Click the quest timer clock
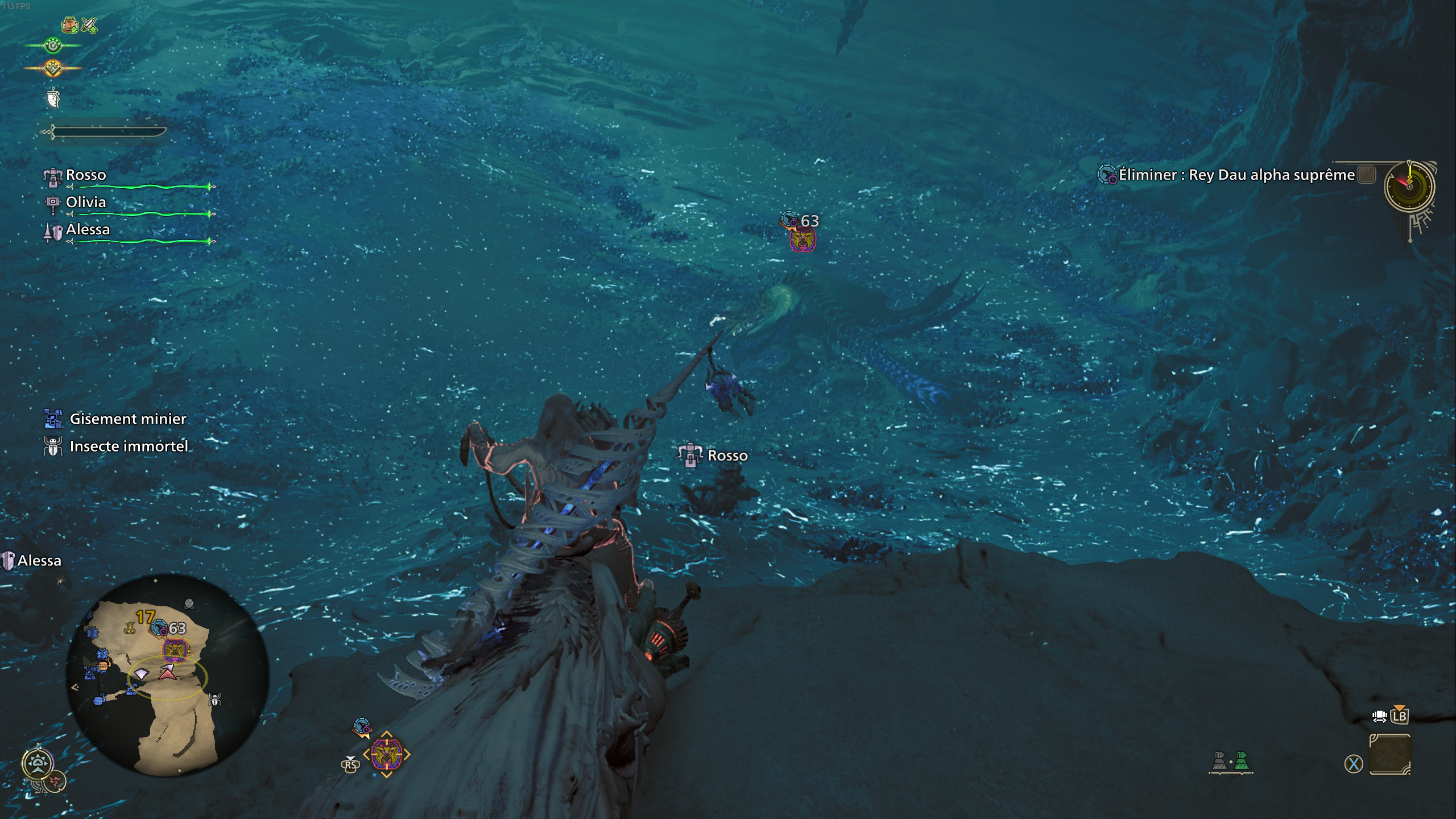Image resolution: width=1456 pixels, height=819 pixels. point(1409,187)
